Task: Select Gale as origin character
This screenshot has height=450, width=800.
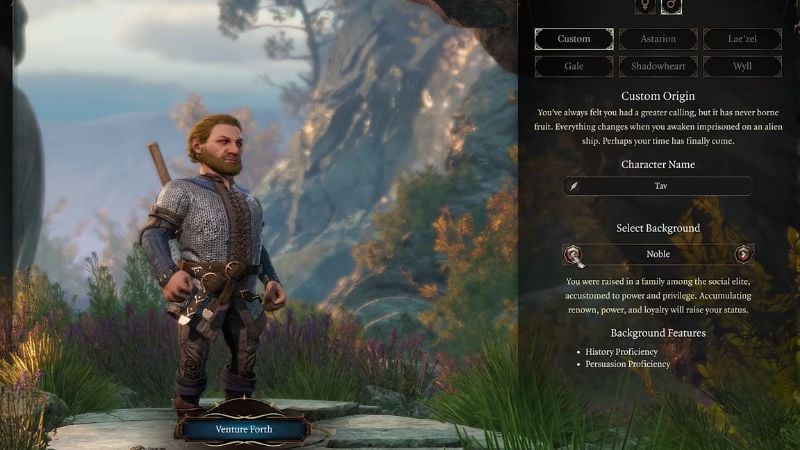Action: point(574,66)
